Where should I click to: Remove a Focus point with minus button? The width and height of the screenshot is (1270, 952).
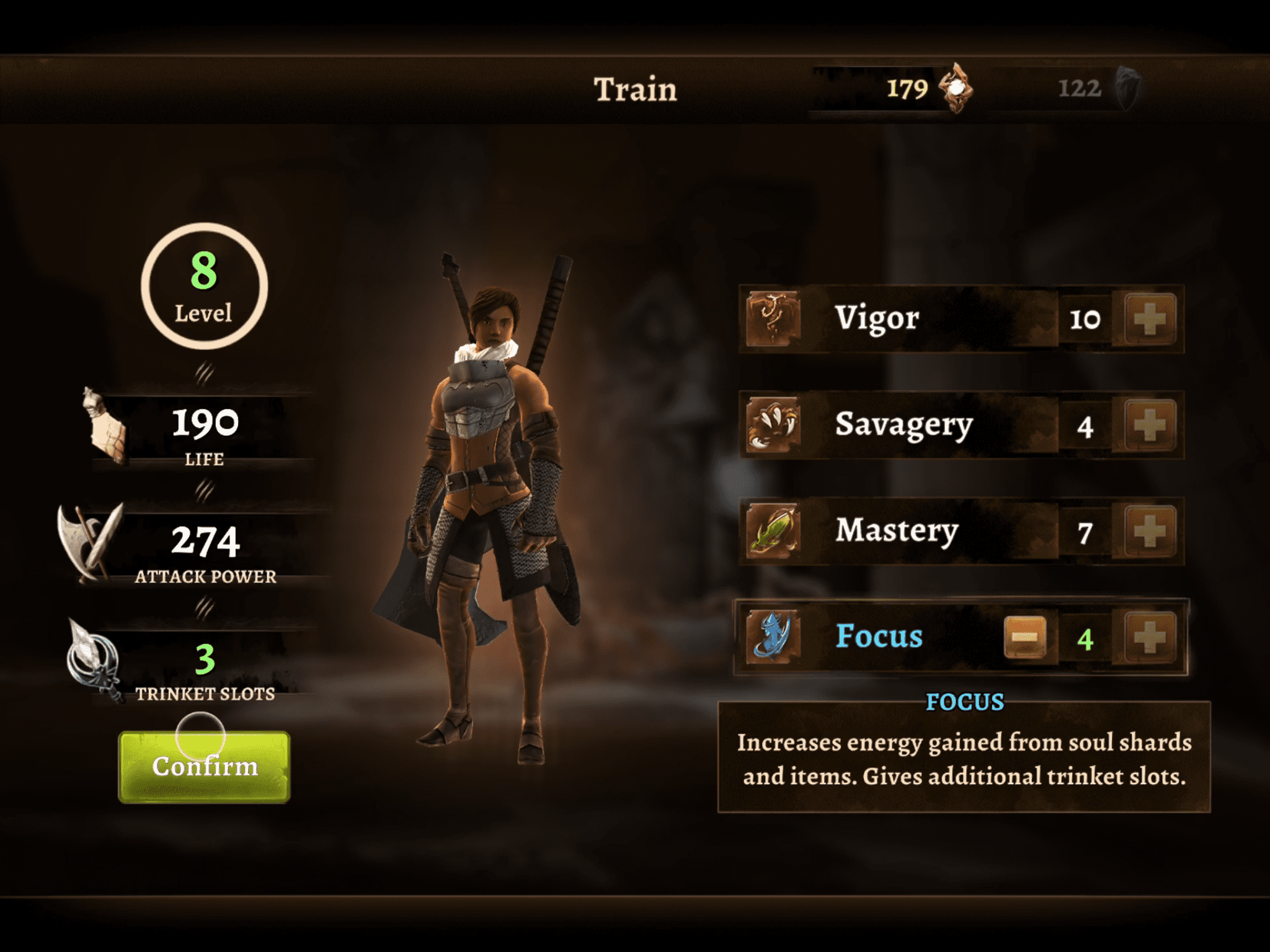[x=1024, y=637]
